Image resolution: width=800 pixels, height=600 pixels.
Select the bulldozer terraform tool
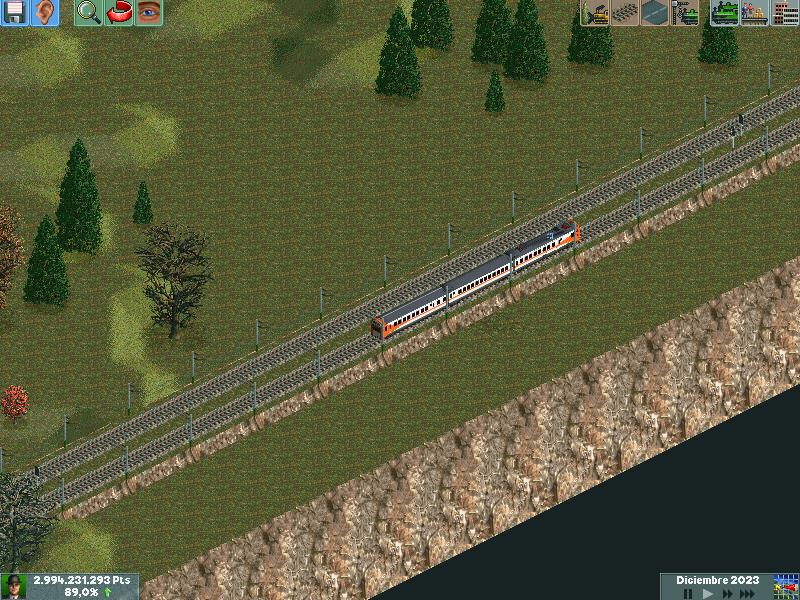click(597, 13)
